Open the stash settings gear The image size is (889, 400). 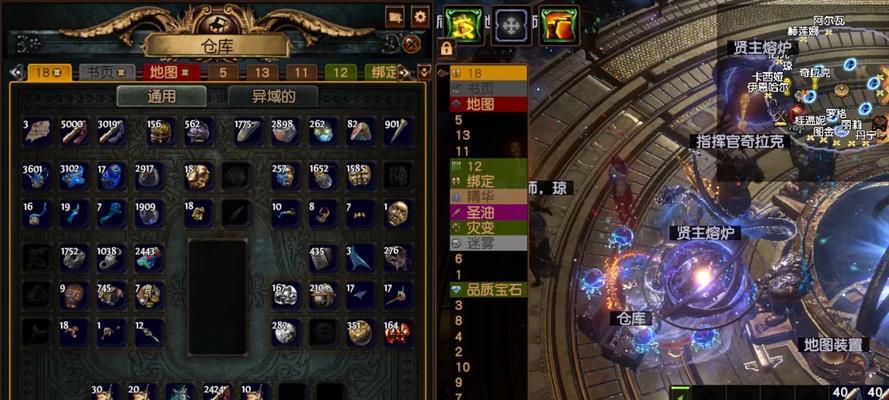[x=420, y=17]
